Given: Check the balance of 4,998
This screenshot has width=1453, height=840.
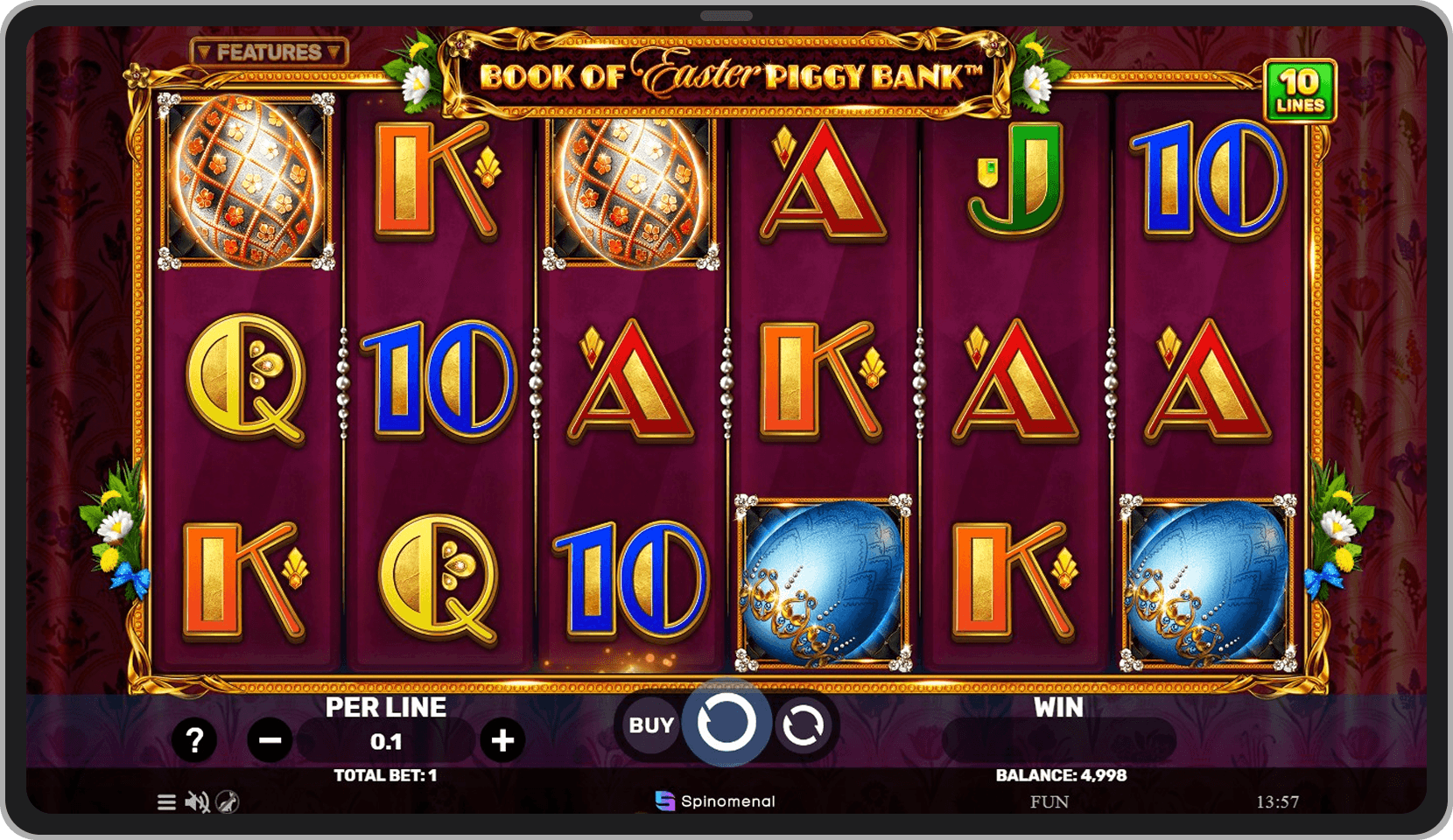Looking at the screenshot, I should point(1059,774).
